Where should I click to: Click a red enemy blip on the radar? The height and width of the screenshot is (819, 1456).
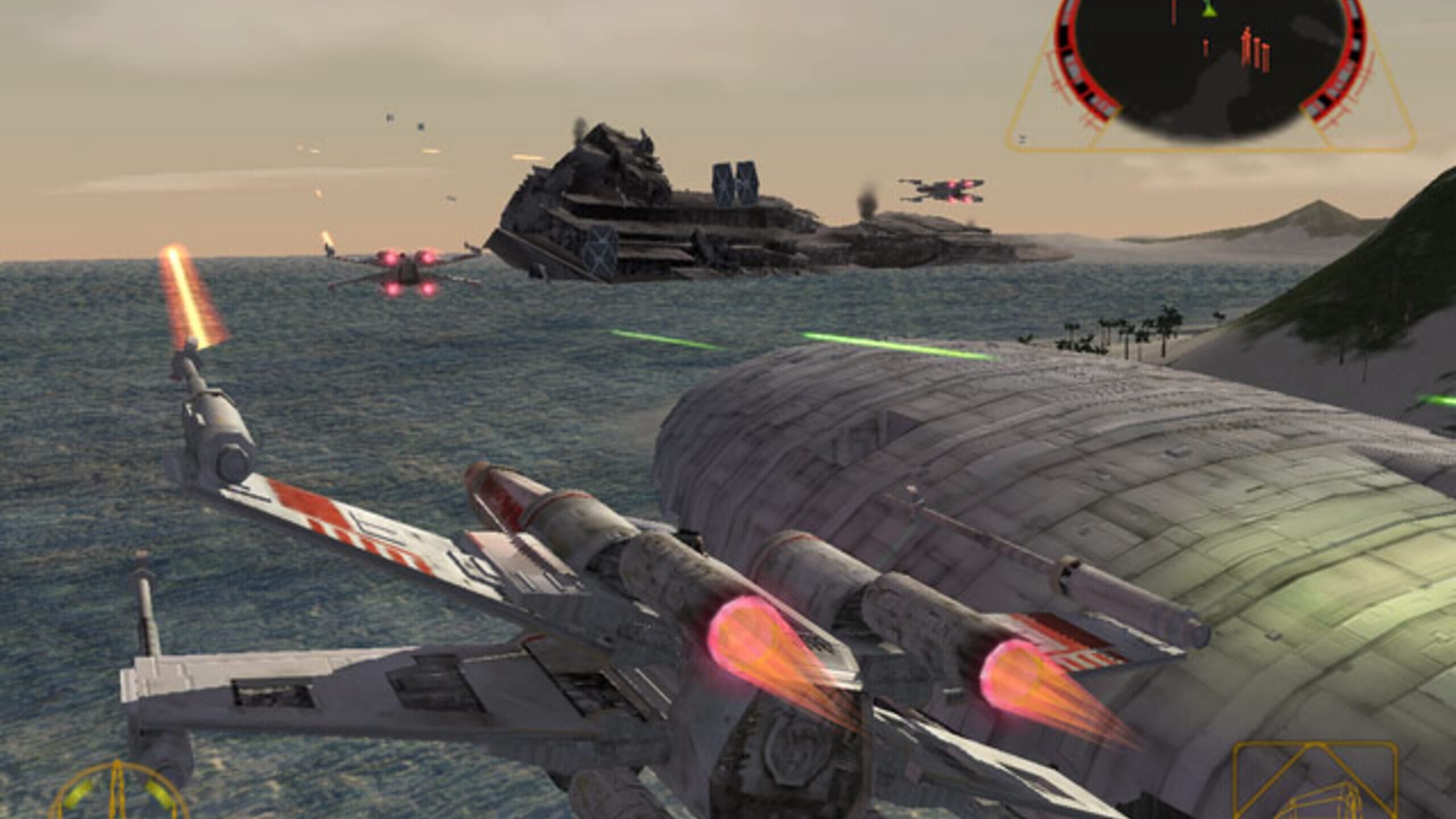[1247, 45]
